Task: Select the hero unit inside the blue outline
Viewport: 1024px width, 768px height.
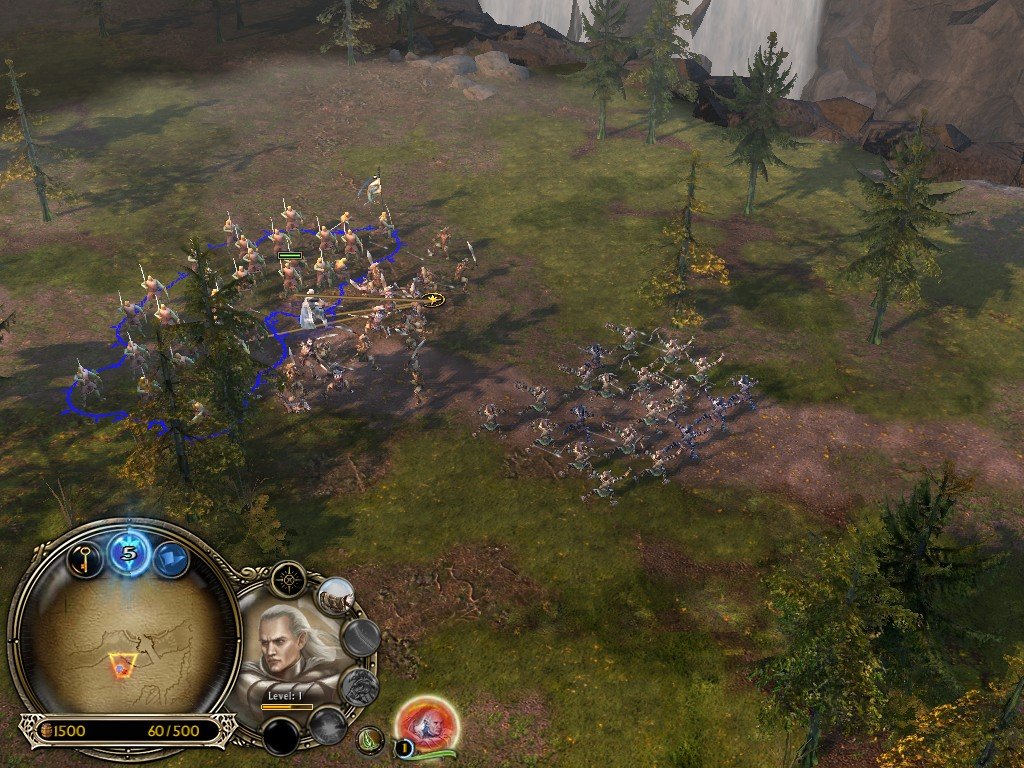Action: (314, 310)
